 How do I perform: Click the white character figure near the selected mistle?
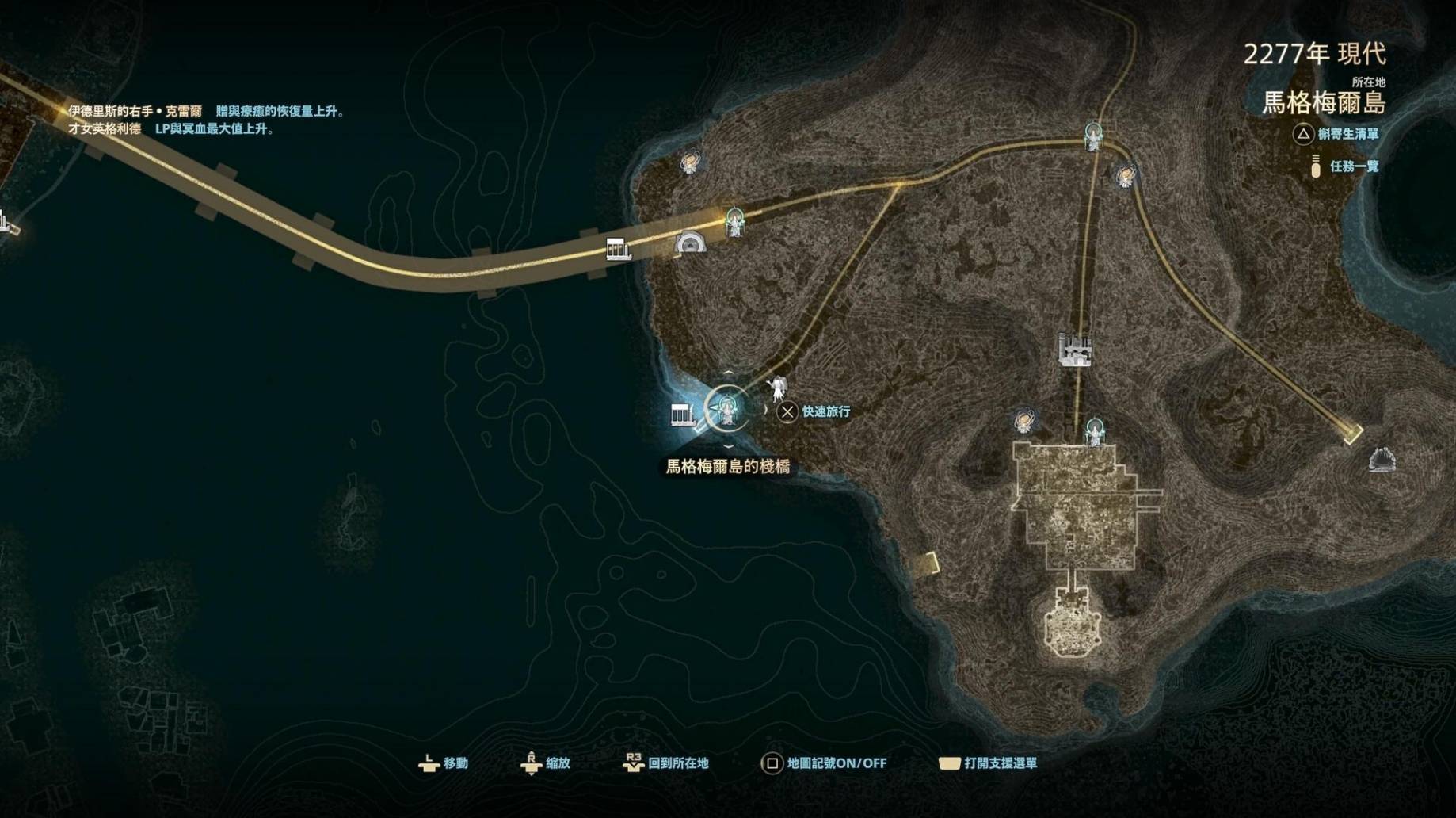pos(778,388)
